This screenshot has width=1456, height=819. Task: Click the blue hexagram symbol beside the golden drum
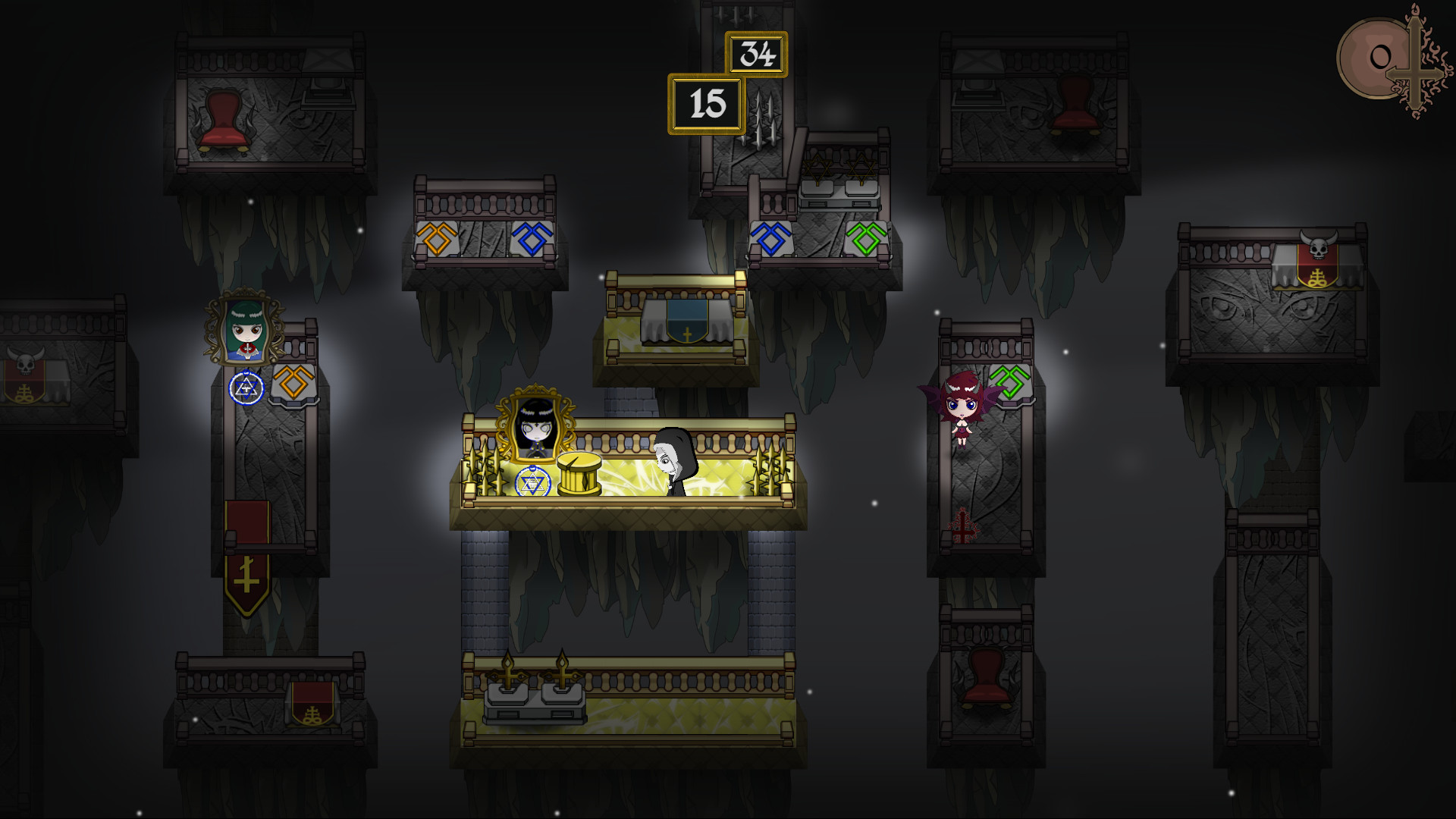532,479
